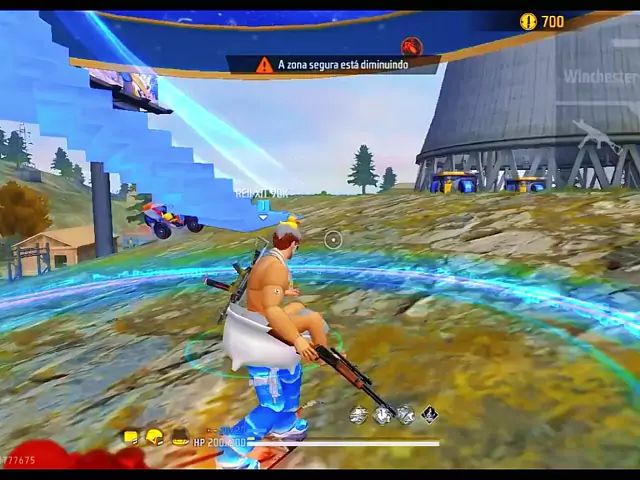Select the yellow hat-shaped gear icon
The width and height of the screenshot is (640, 480).
click(x=179, y=437)
